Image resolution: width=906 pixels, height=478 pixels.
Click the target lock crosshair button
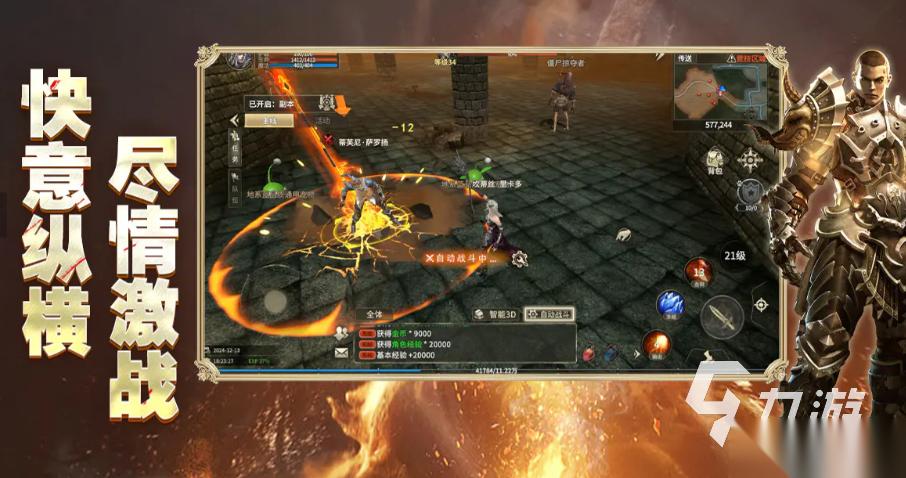click(x=762, y=303)
